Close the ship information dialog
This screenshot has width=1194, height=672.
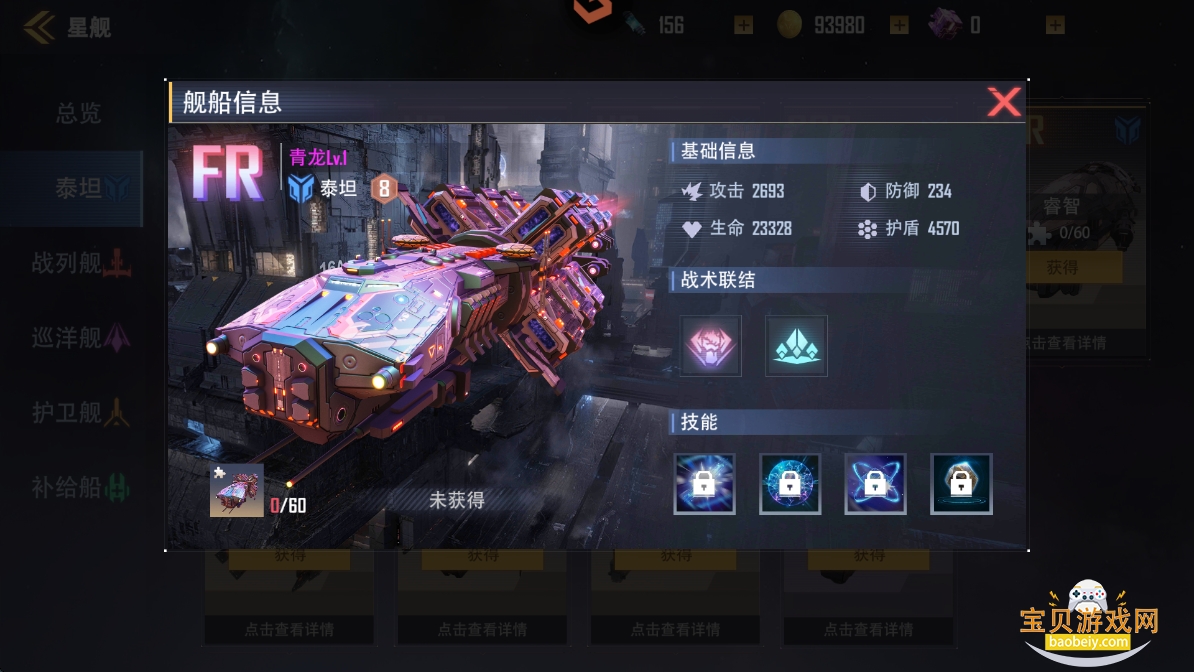1003,102
